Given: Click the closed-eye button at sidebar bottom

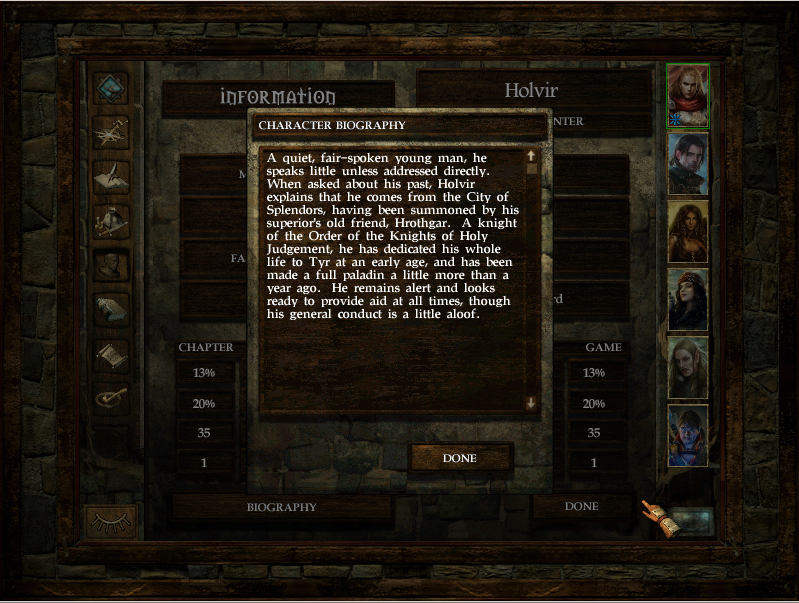Looking at the screenshot, I should tap(111, 522).
